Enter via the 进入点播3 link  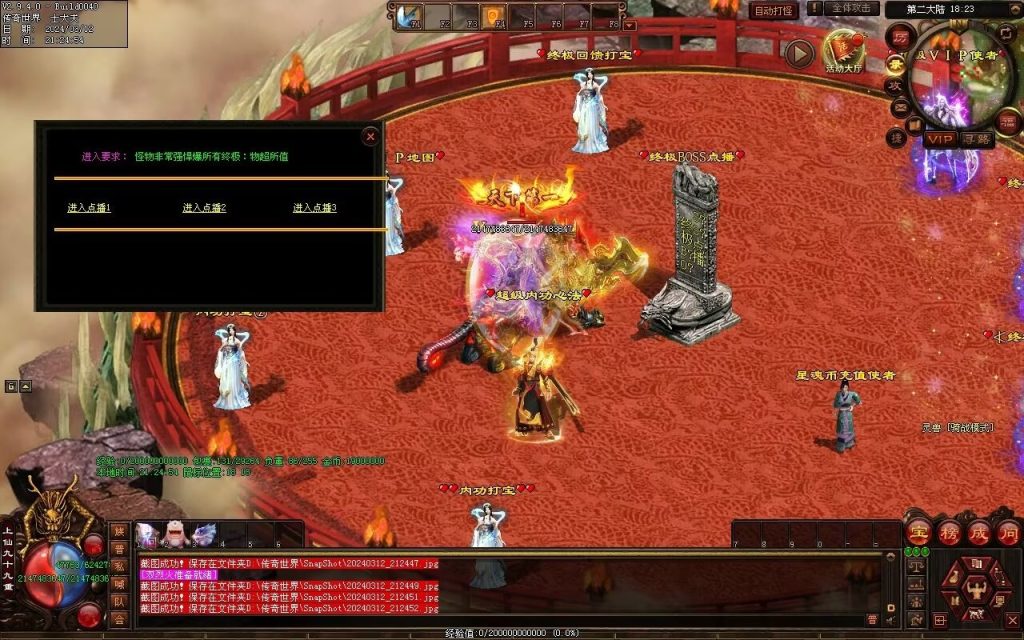click(x=314, y=208)
